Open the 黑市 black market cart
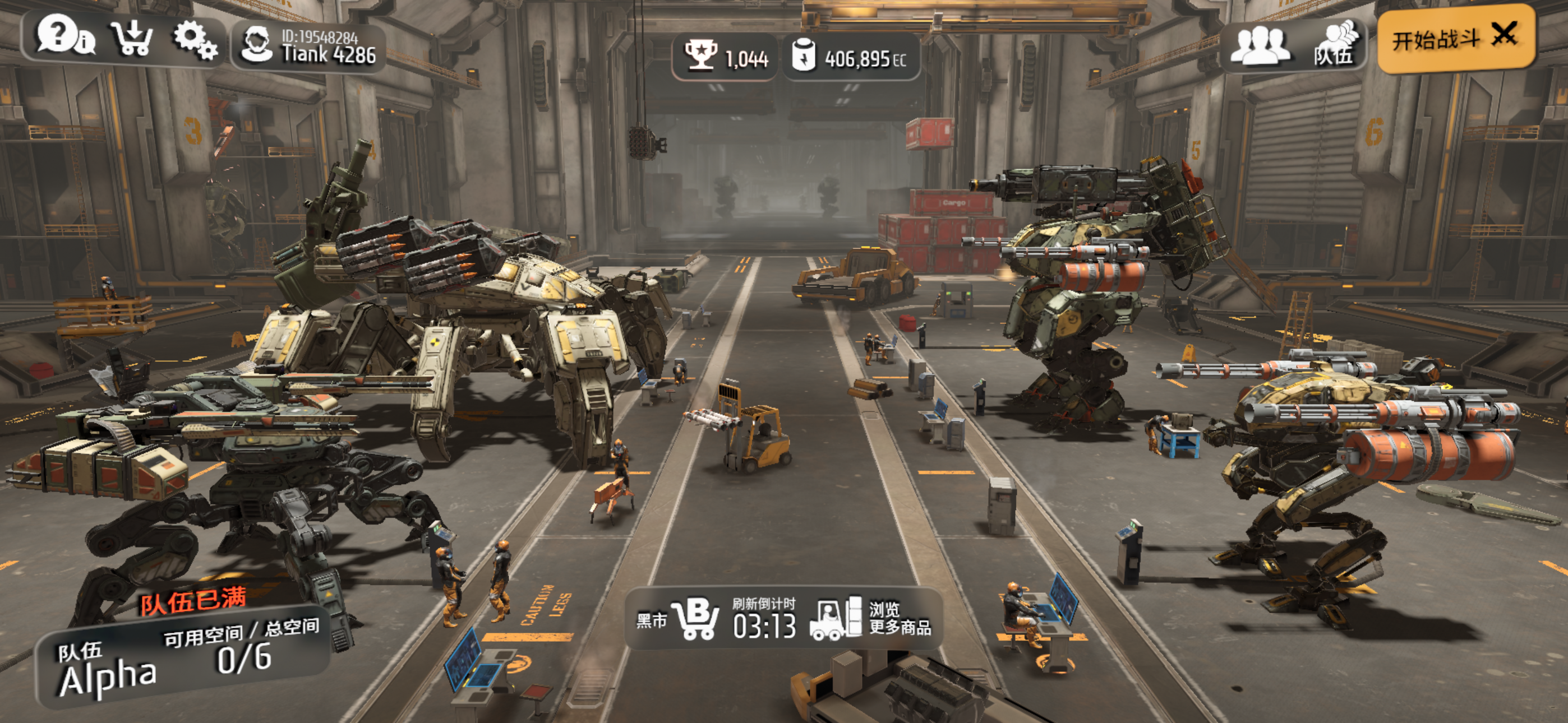 pos(679,619)
